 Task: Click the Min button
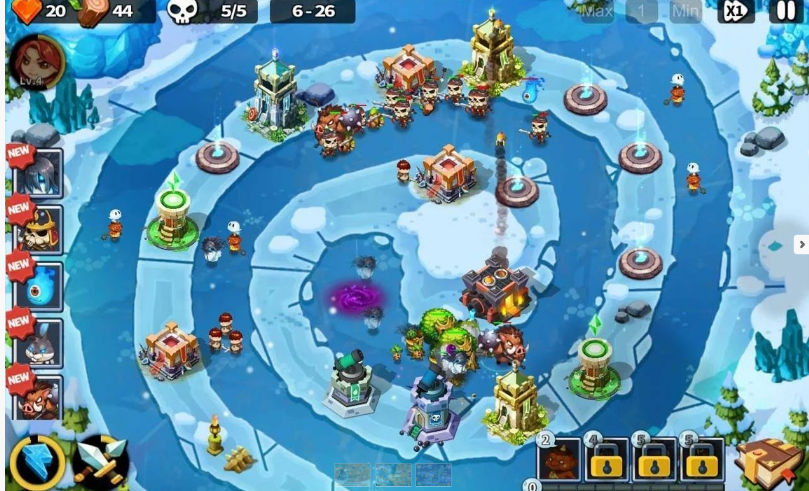686,12
